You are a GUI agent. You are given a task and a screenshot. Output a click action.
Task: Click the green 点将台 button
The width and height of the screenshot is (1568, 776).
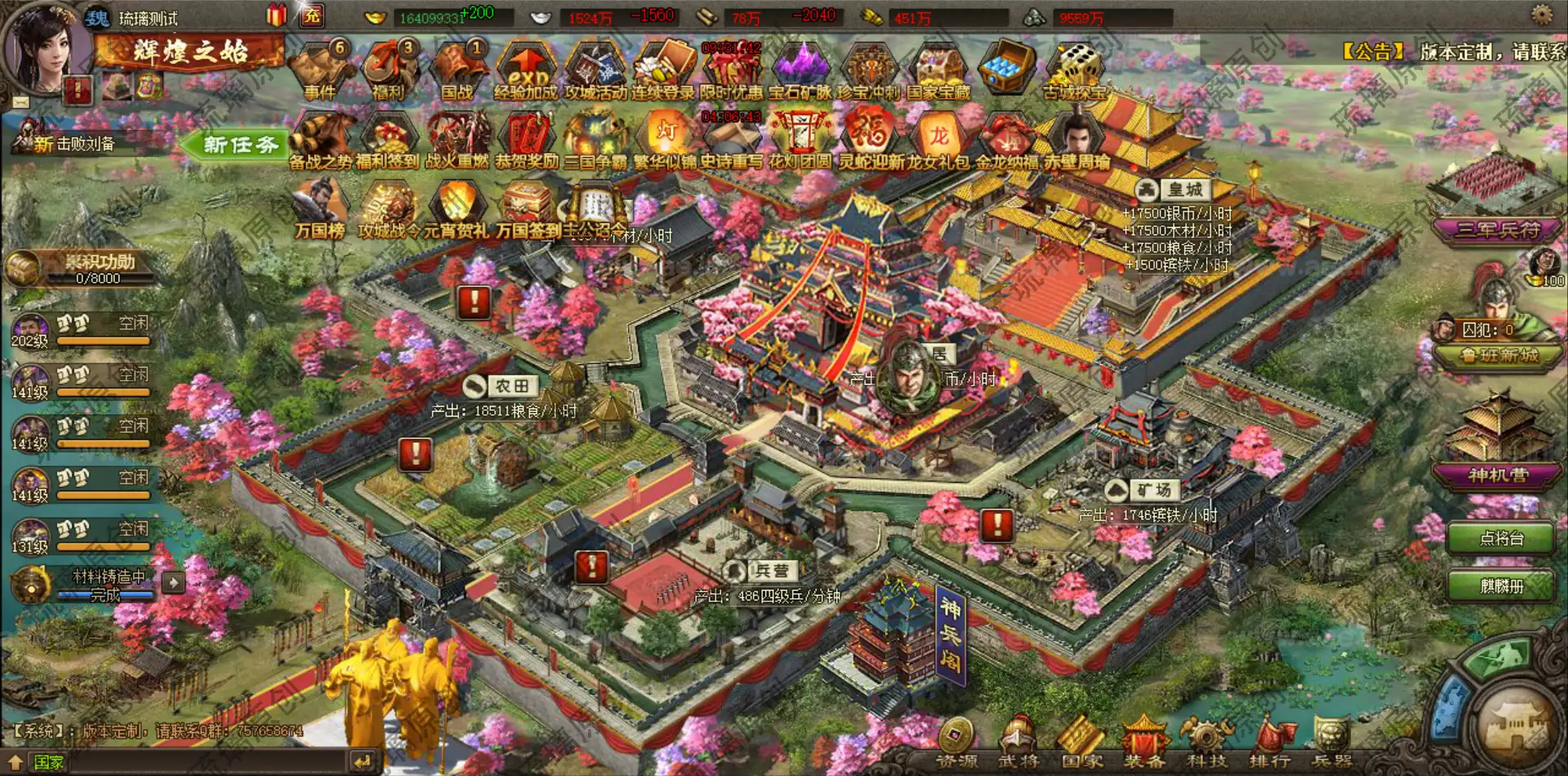coord(1501,538)
